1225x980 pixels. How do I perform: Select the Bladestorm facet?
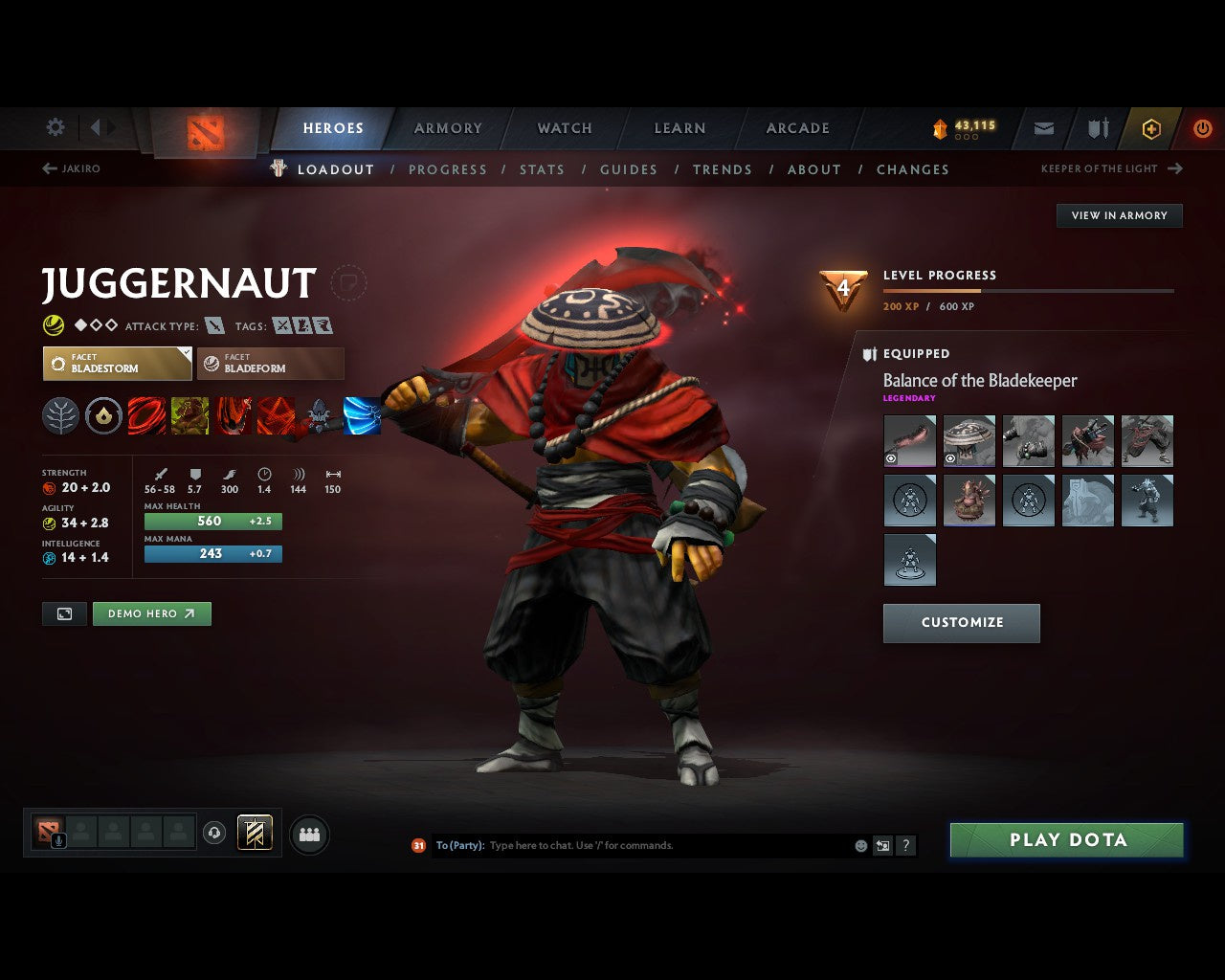117,363
